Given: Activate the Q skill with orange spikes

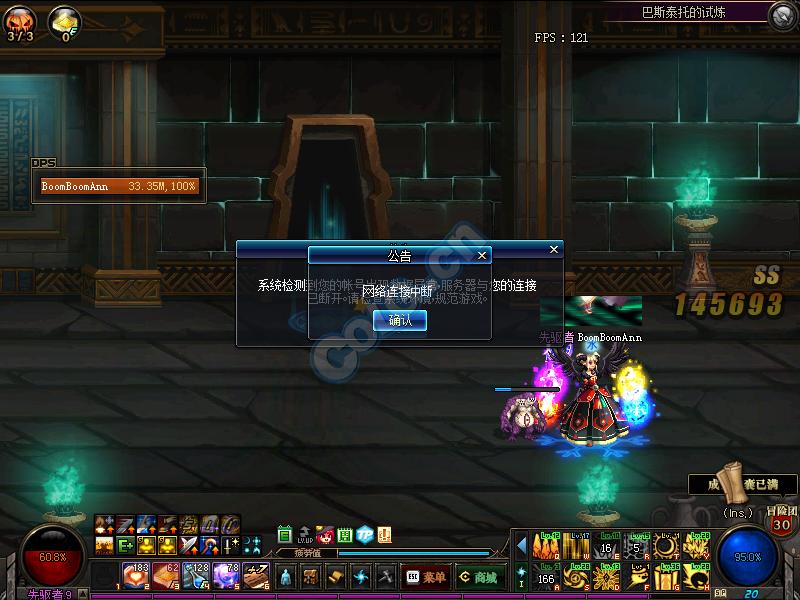Looking at the screenshot, I should (547, 546).
